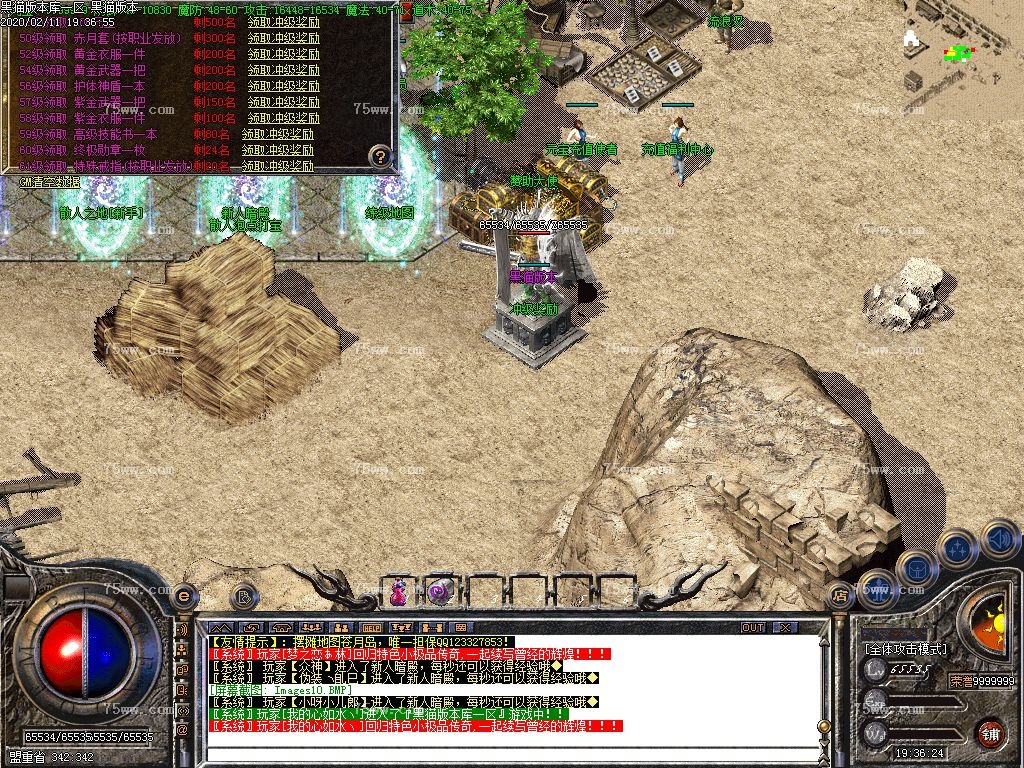Toggle the sound speaker button
1024x768 pixels.
(1000, 540)
